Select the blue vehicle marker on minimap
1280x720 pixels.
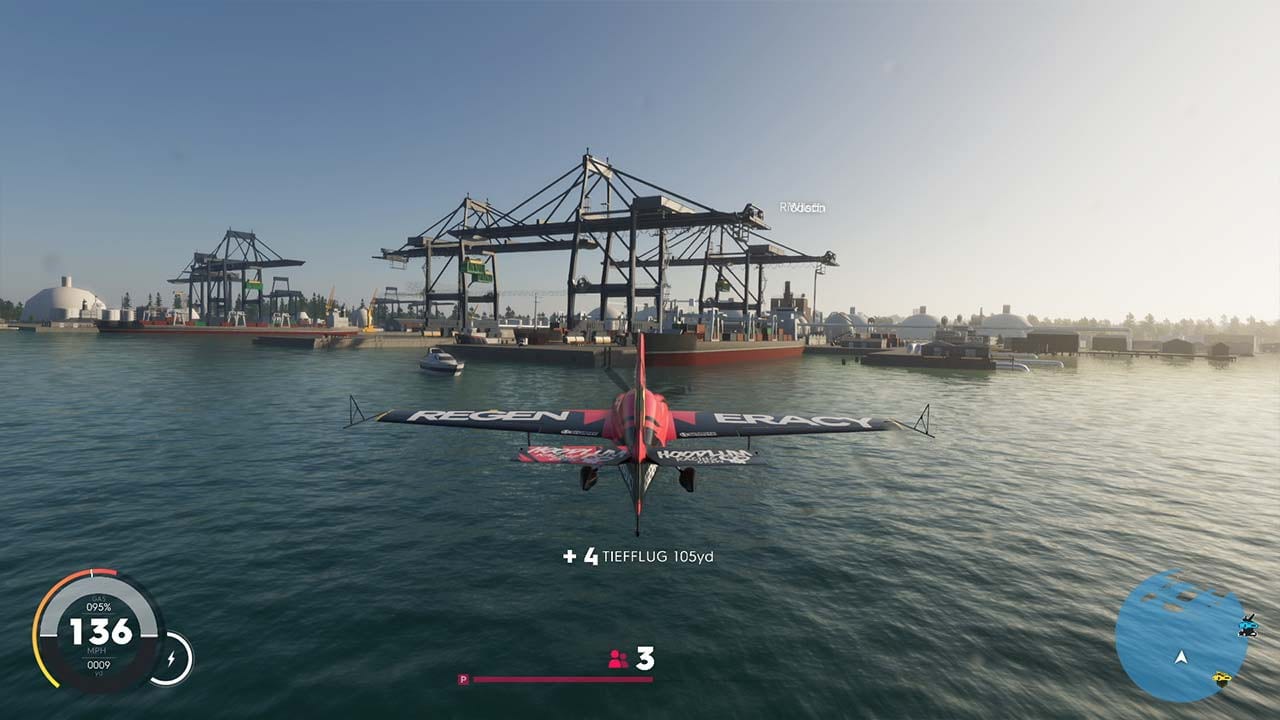(1247, 627)
